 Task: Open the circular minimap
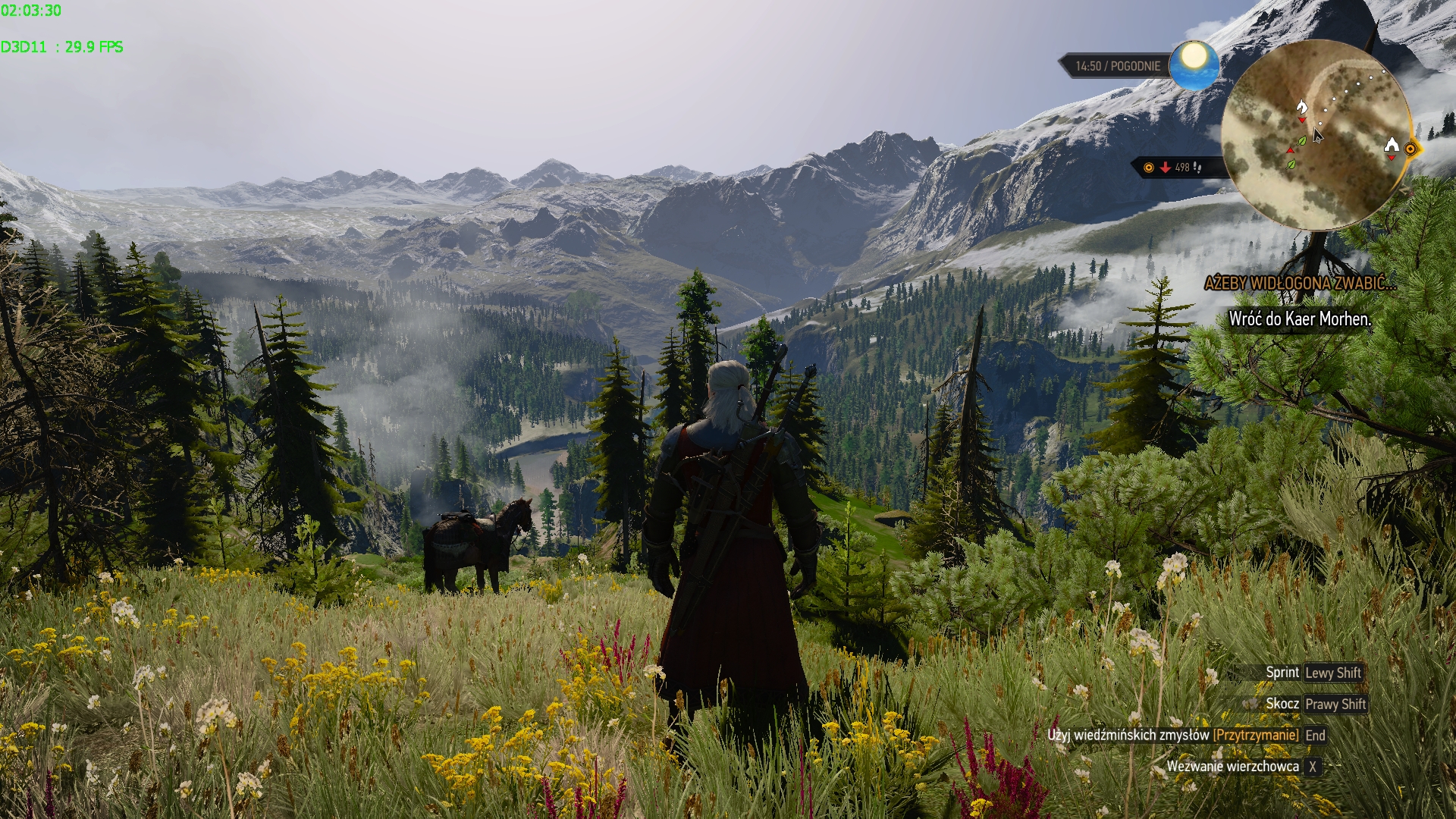[x=1316, y=135]
